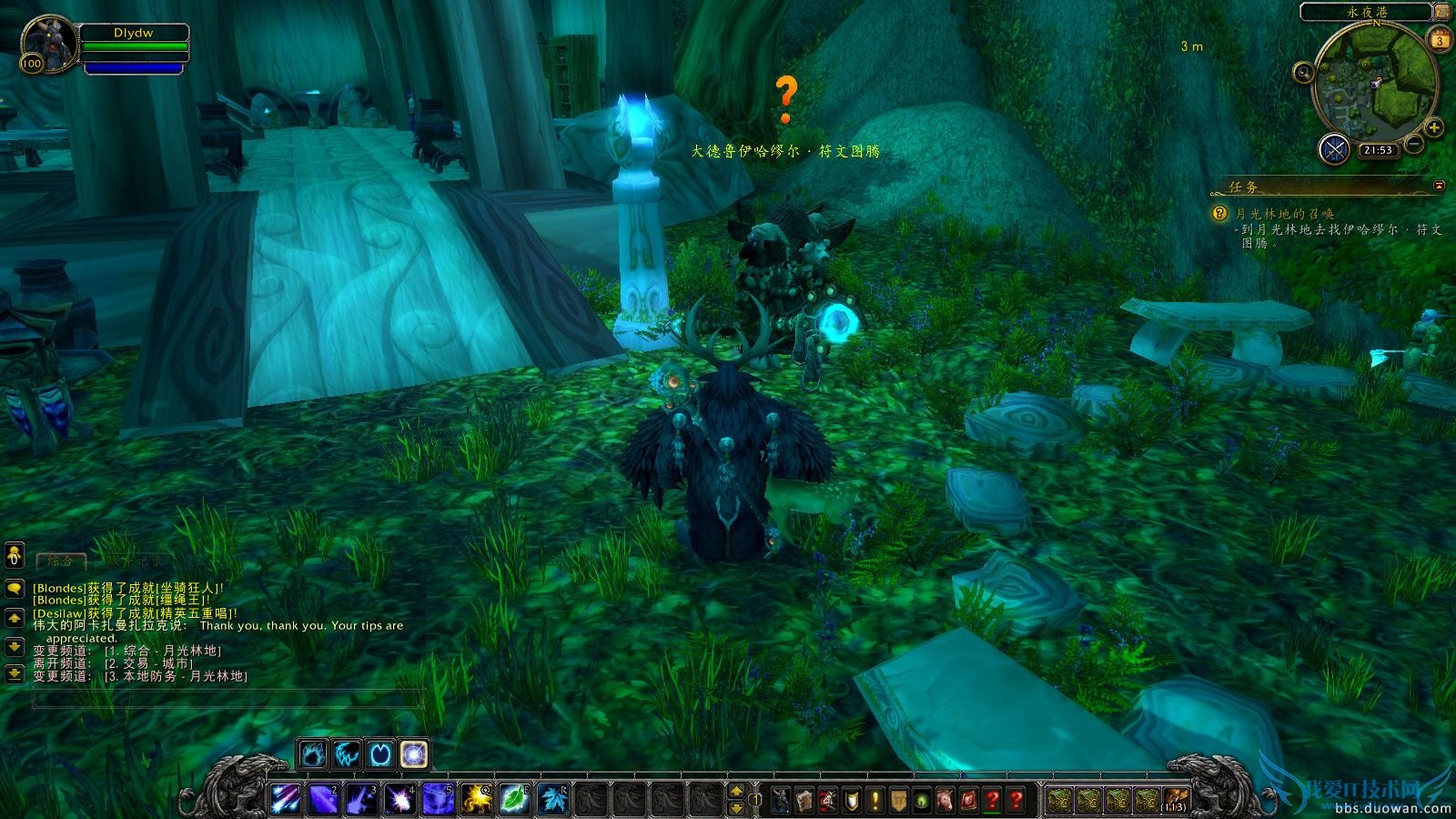Click the social button showing 0 friends
1456x819 pixels.
pos(13,557)
